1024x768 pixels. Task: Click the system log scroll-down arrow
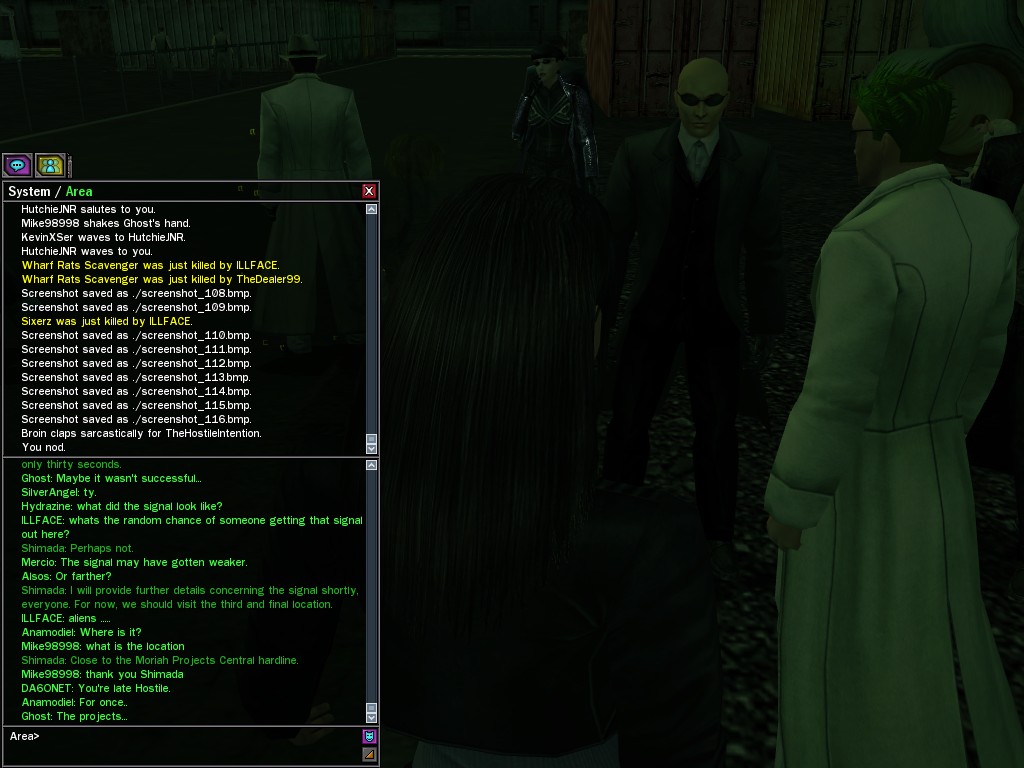point(372,449)
